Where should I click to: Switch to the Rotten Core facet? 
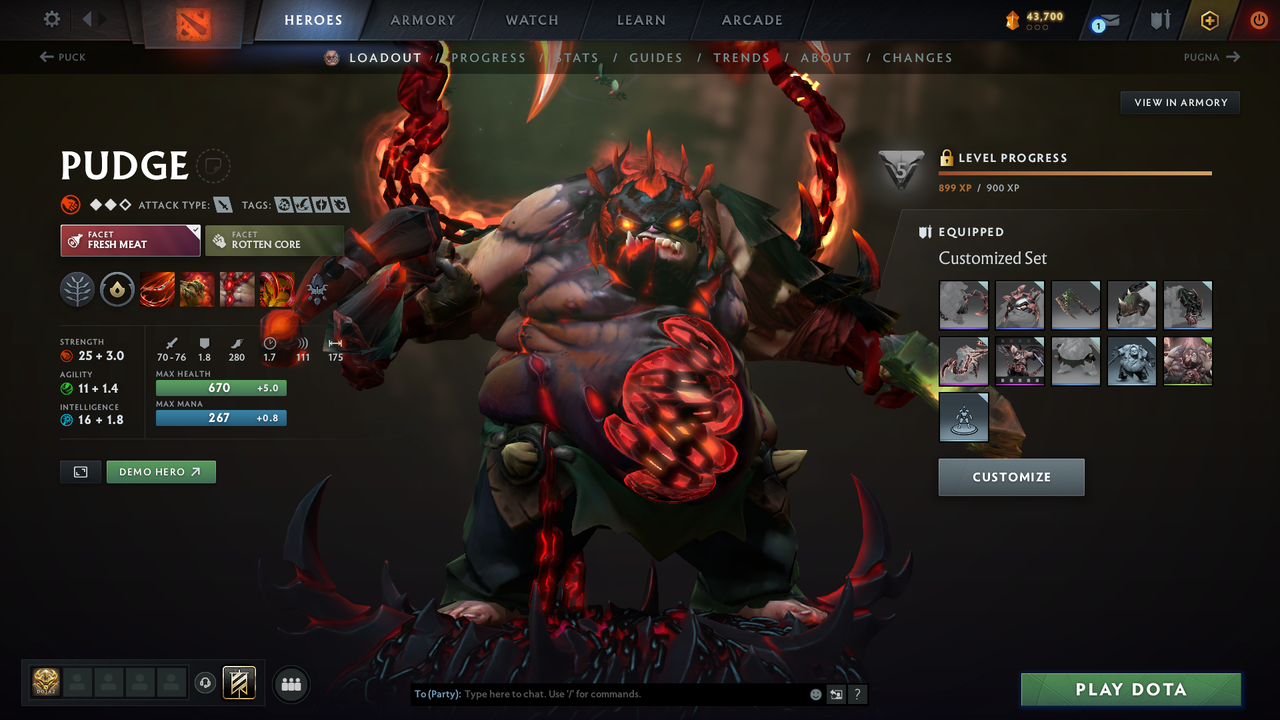pos(274,240)
